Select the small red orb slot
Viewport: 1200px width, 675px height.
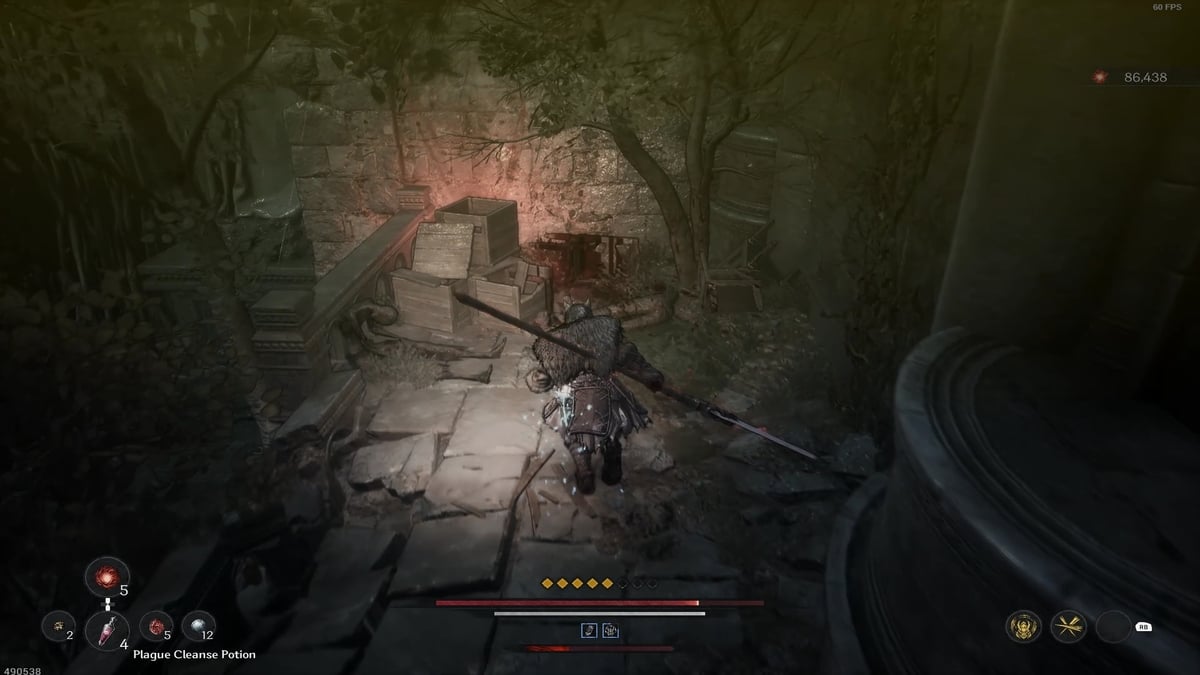tap(156, 627)
